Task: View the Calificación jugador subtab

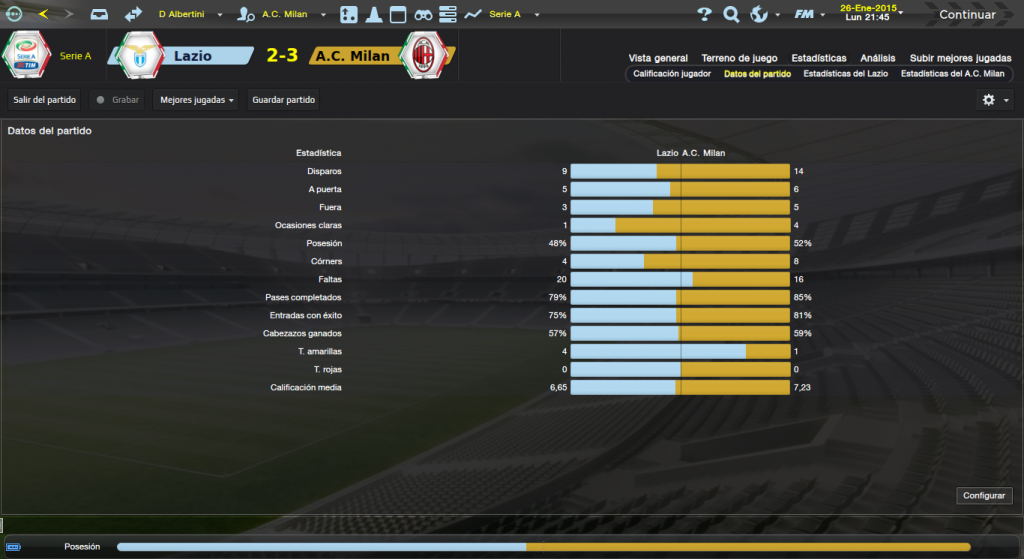Action: [x=672, y=74]
